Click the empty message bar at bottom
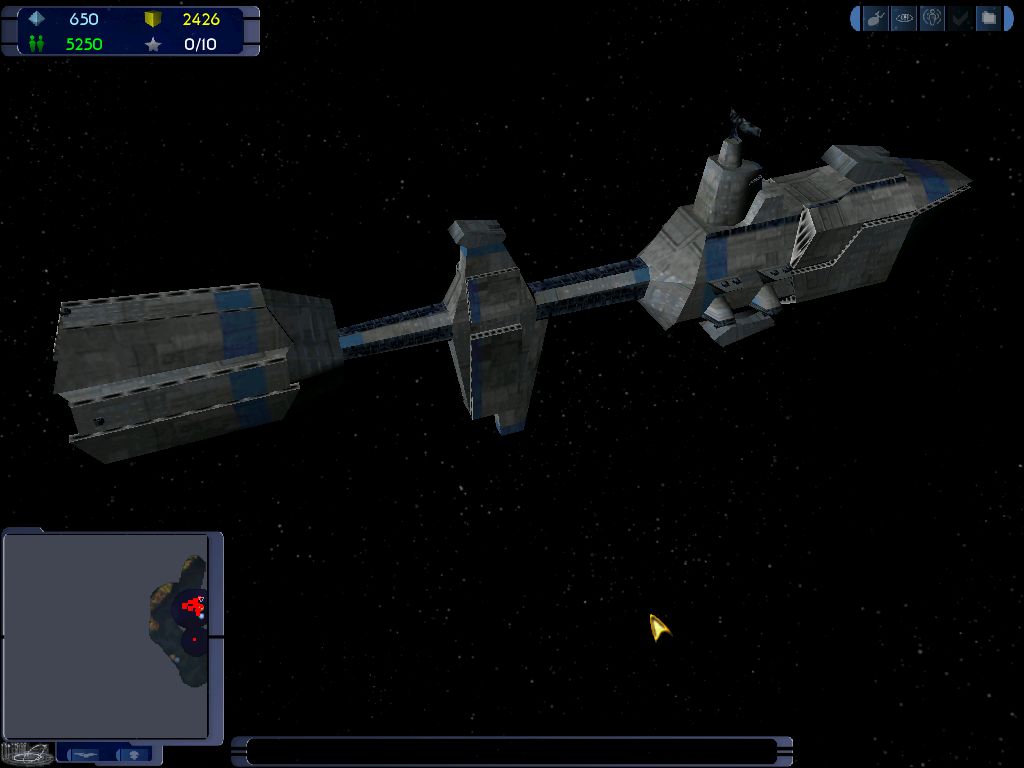 point(512,751)
